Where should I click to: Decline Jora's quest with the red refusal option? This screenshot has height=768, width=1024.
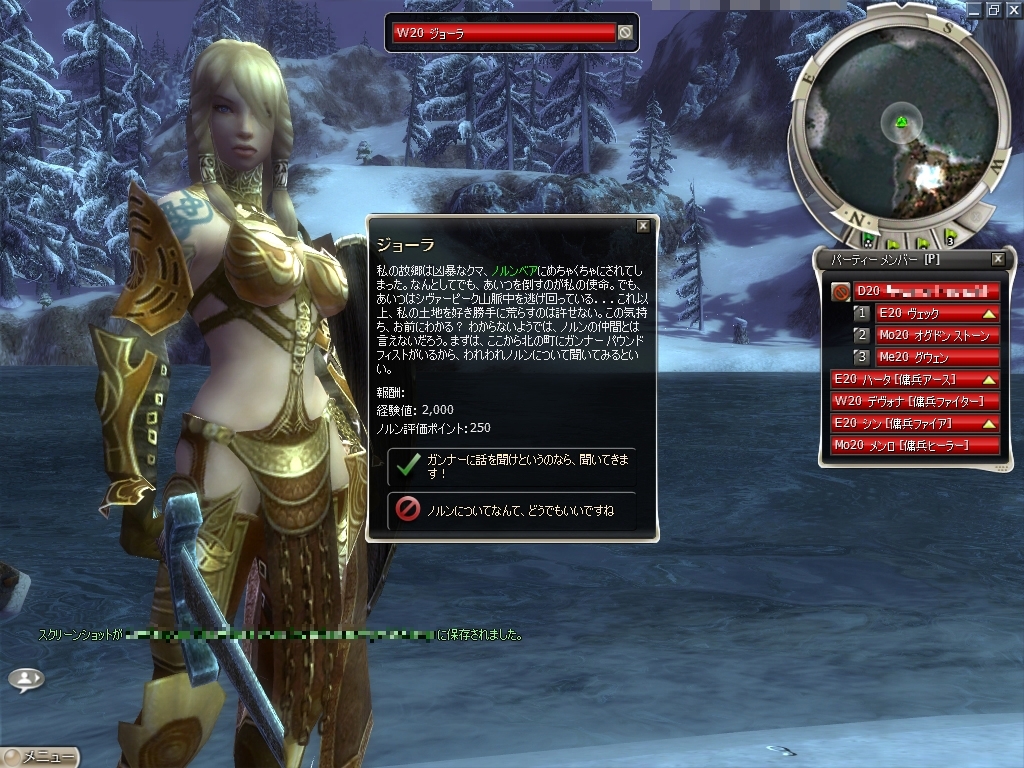(511, 511)
